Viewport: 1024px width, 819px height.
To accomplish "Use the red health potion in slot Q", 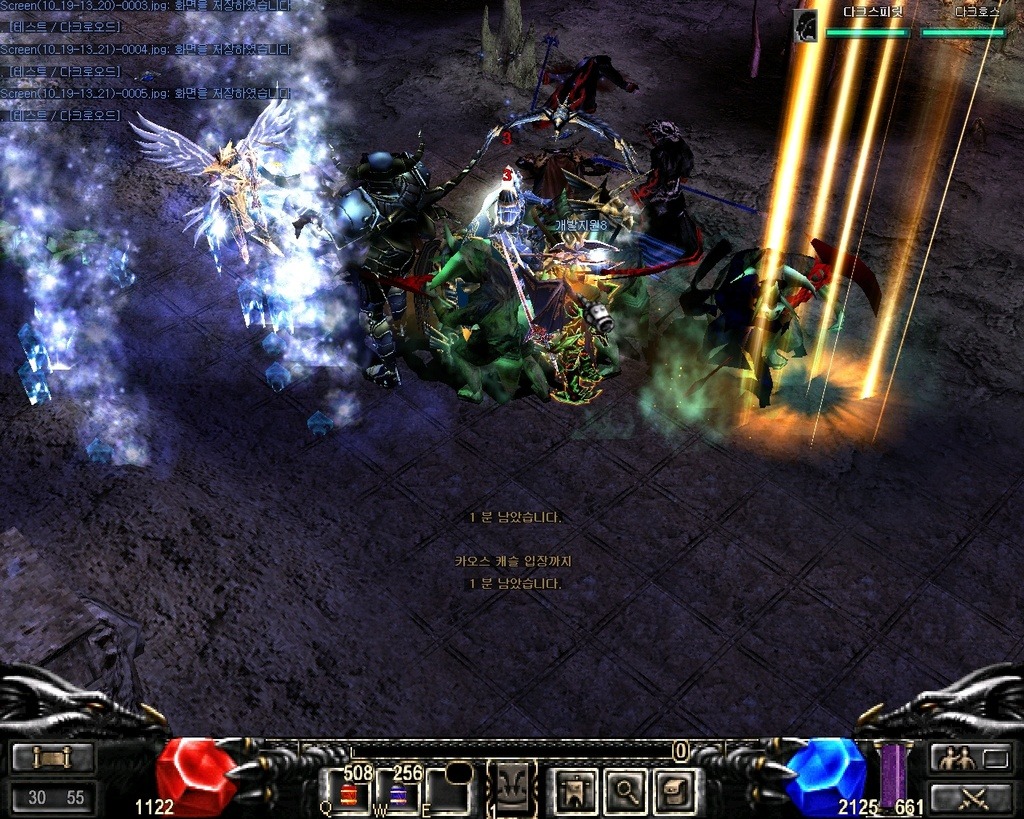I will tap(350, 795).
